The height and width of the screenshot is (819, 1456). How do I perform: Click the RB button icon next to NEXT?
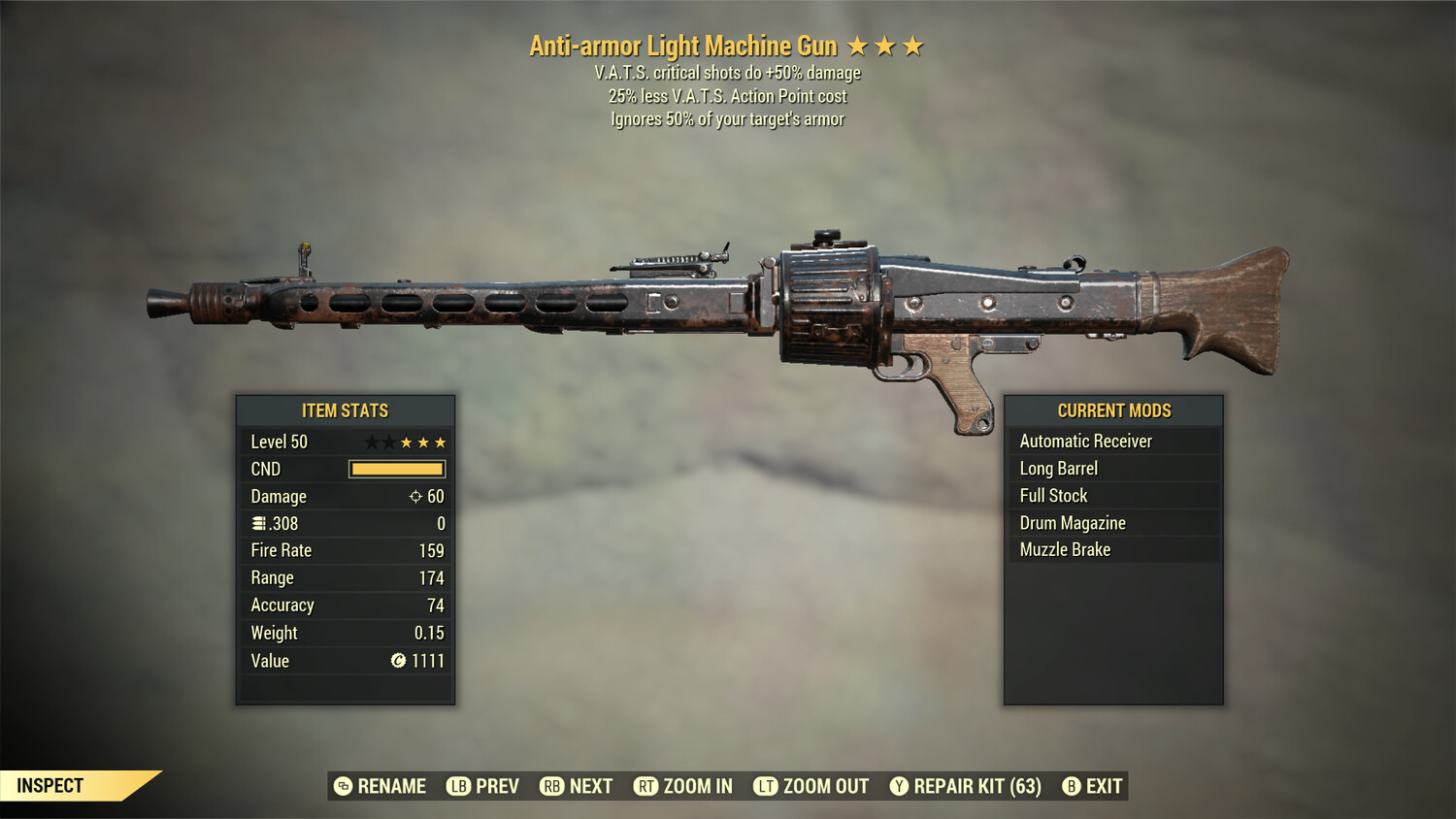tap(550, 786)
